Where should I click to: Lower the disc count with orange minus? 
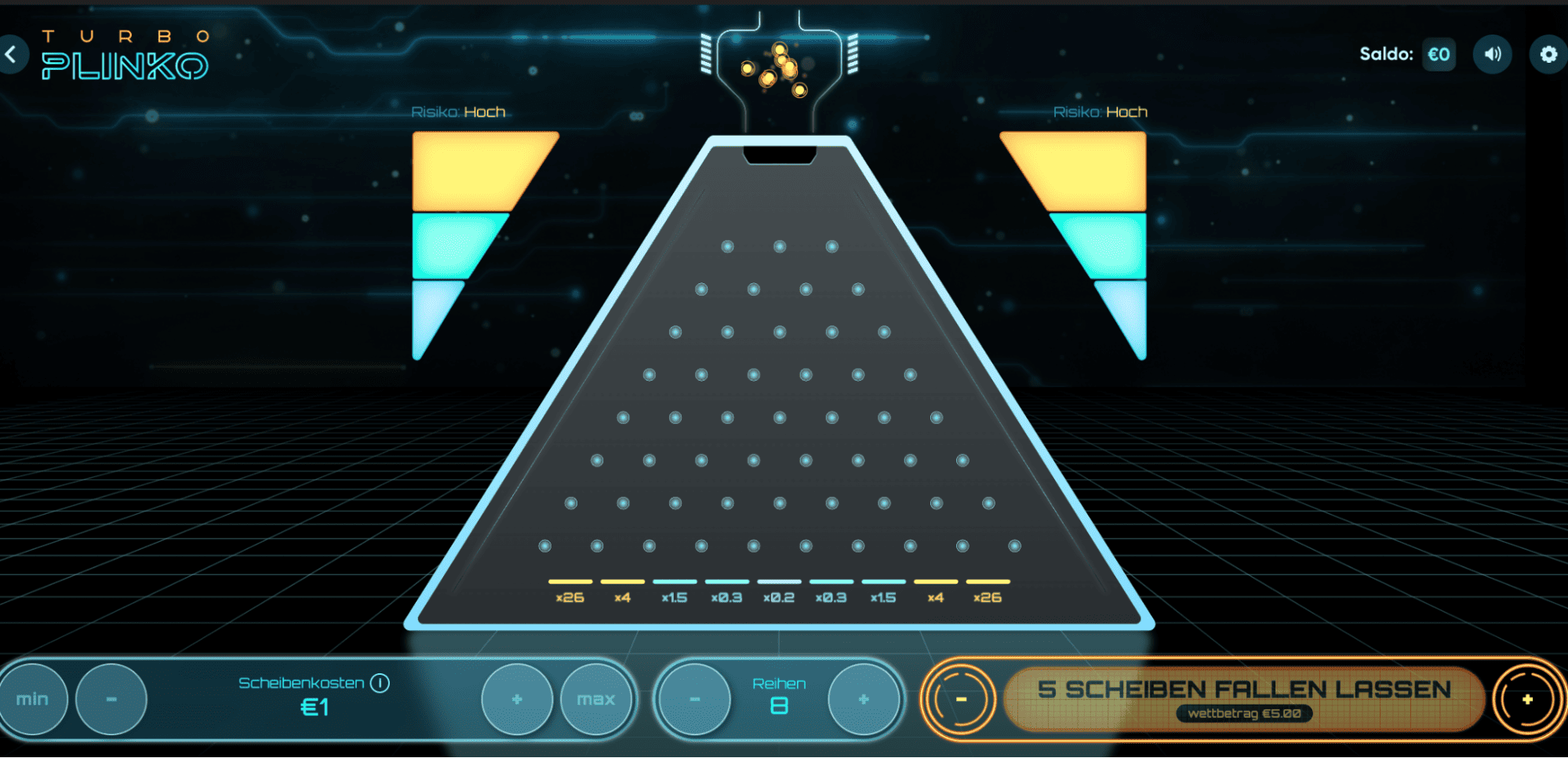961,699
